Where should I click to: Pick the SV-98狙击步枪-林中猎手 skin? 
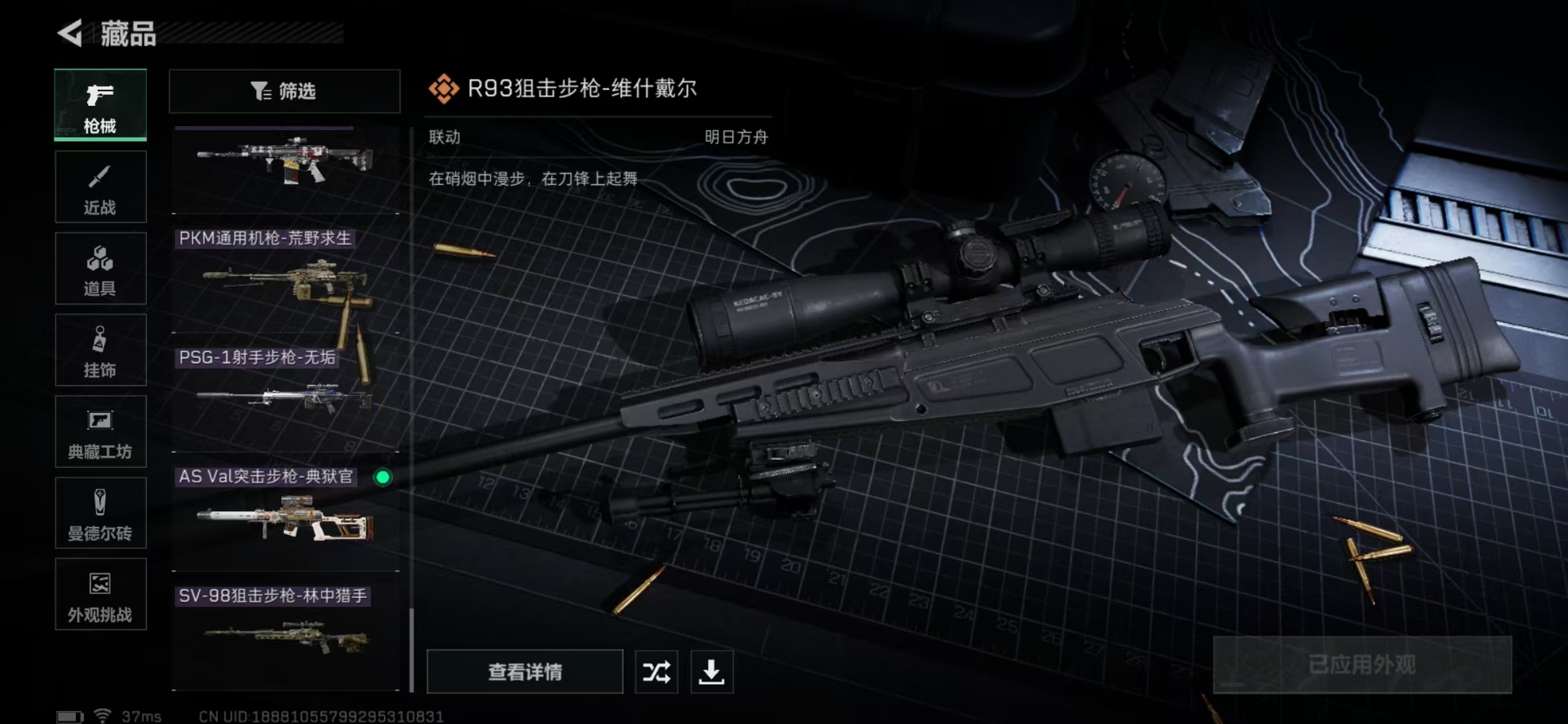(x=285, y=637)
